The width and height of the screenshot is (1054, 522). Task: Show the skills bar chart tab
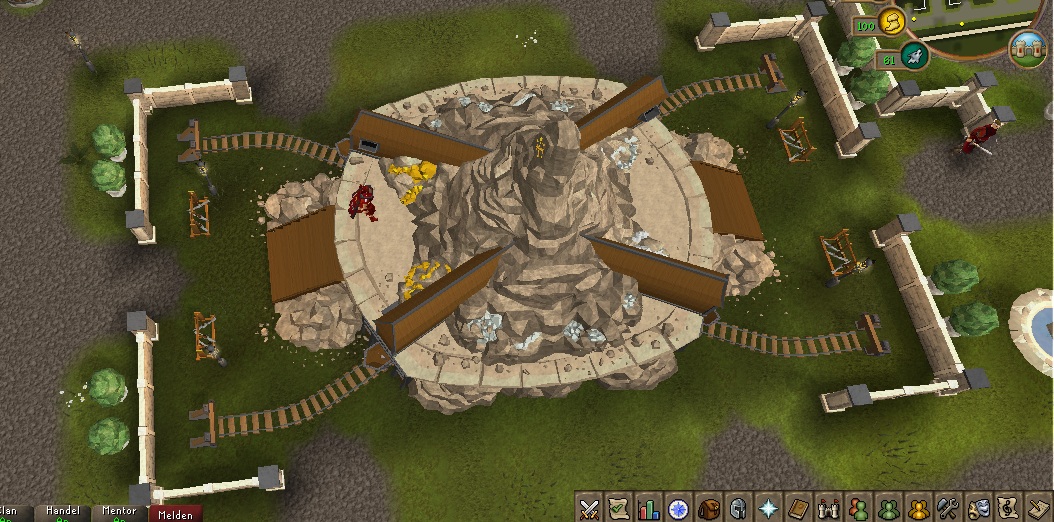coord(650,508)
